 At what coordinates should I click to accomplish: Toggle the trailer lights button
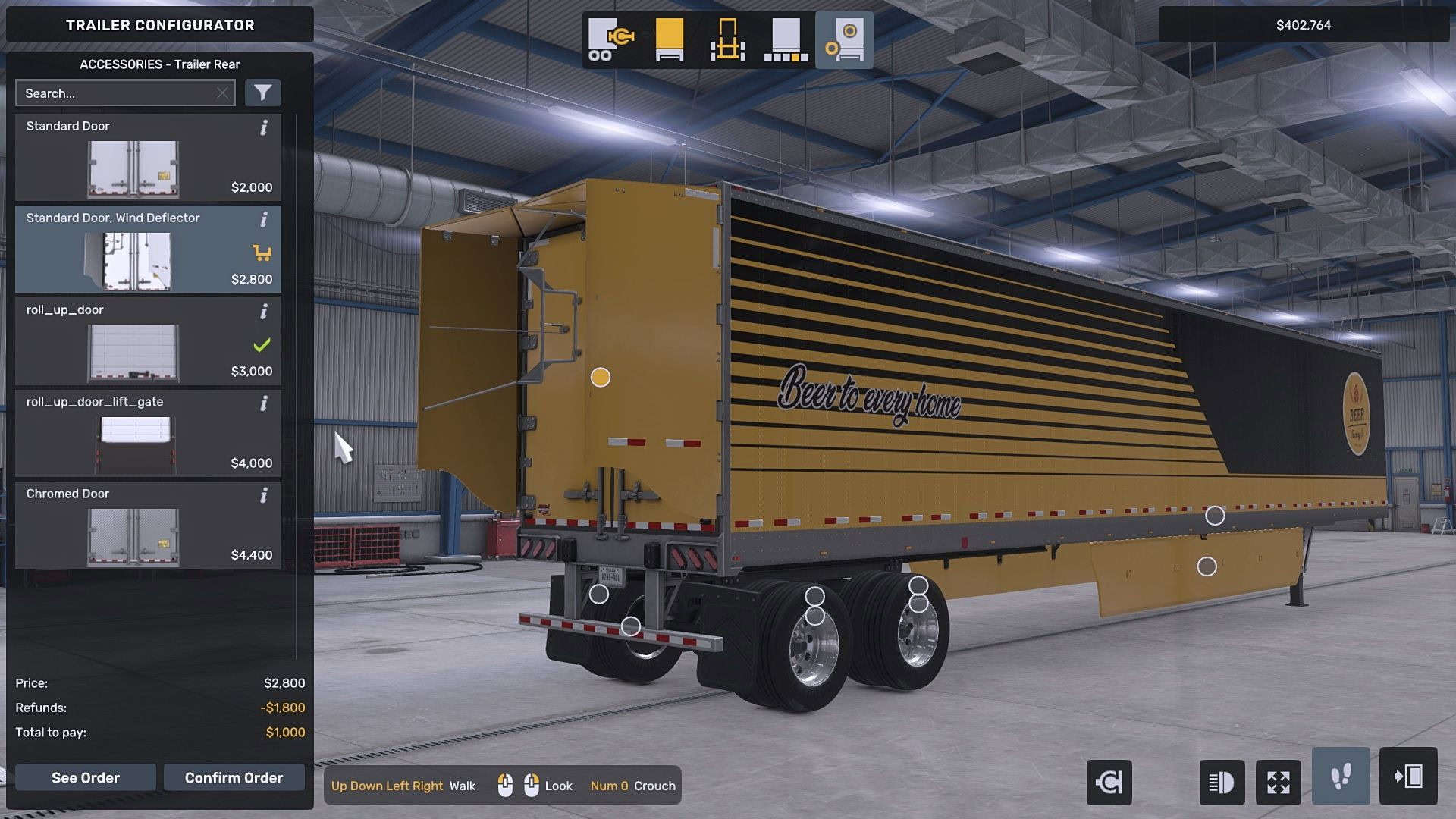click(x=1222, y=782)
